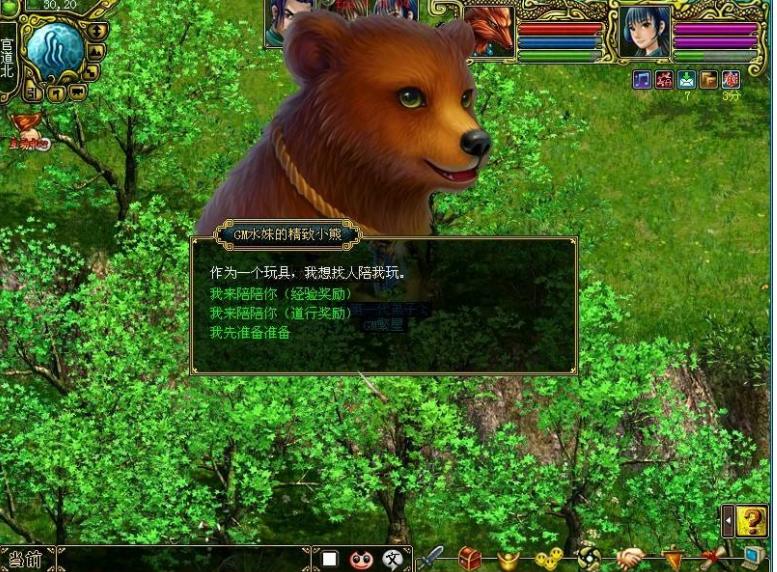Open the mail envelope icon
777x572 pixels.
tap(686, 79)
